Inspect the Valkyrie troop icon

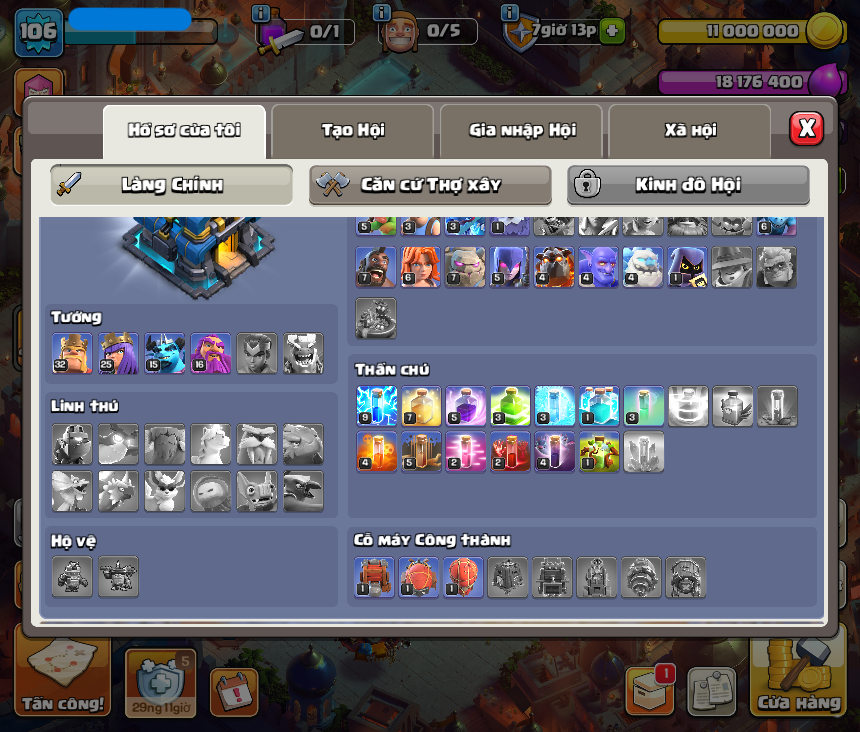coord(420,268)
